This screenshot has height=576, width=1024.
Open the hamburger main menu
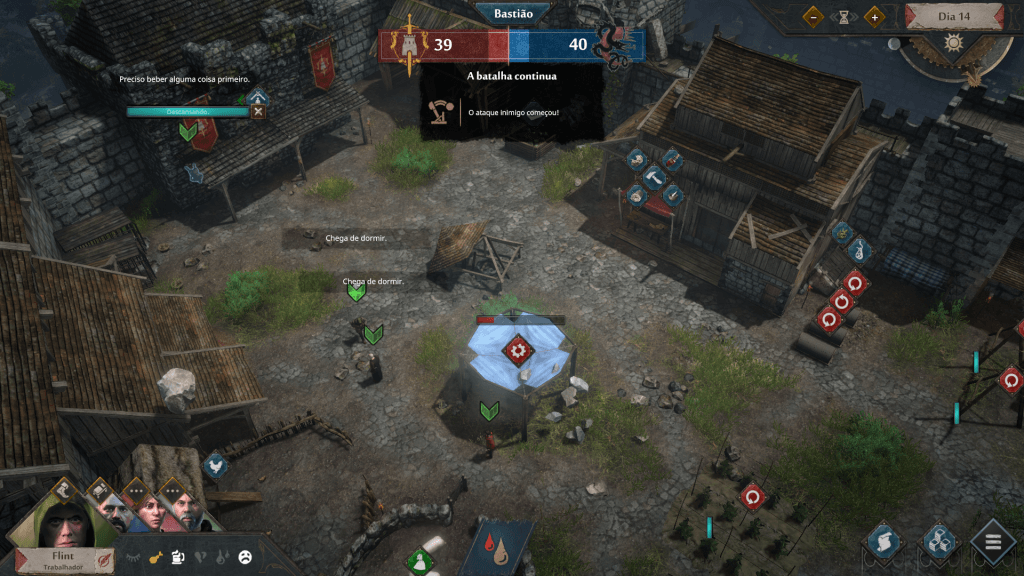(993, 543)
